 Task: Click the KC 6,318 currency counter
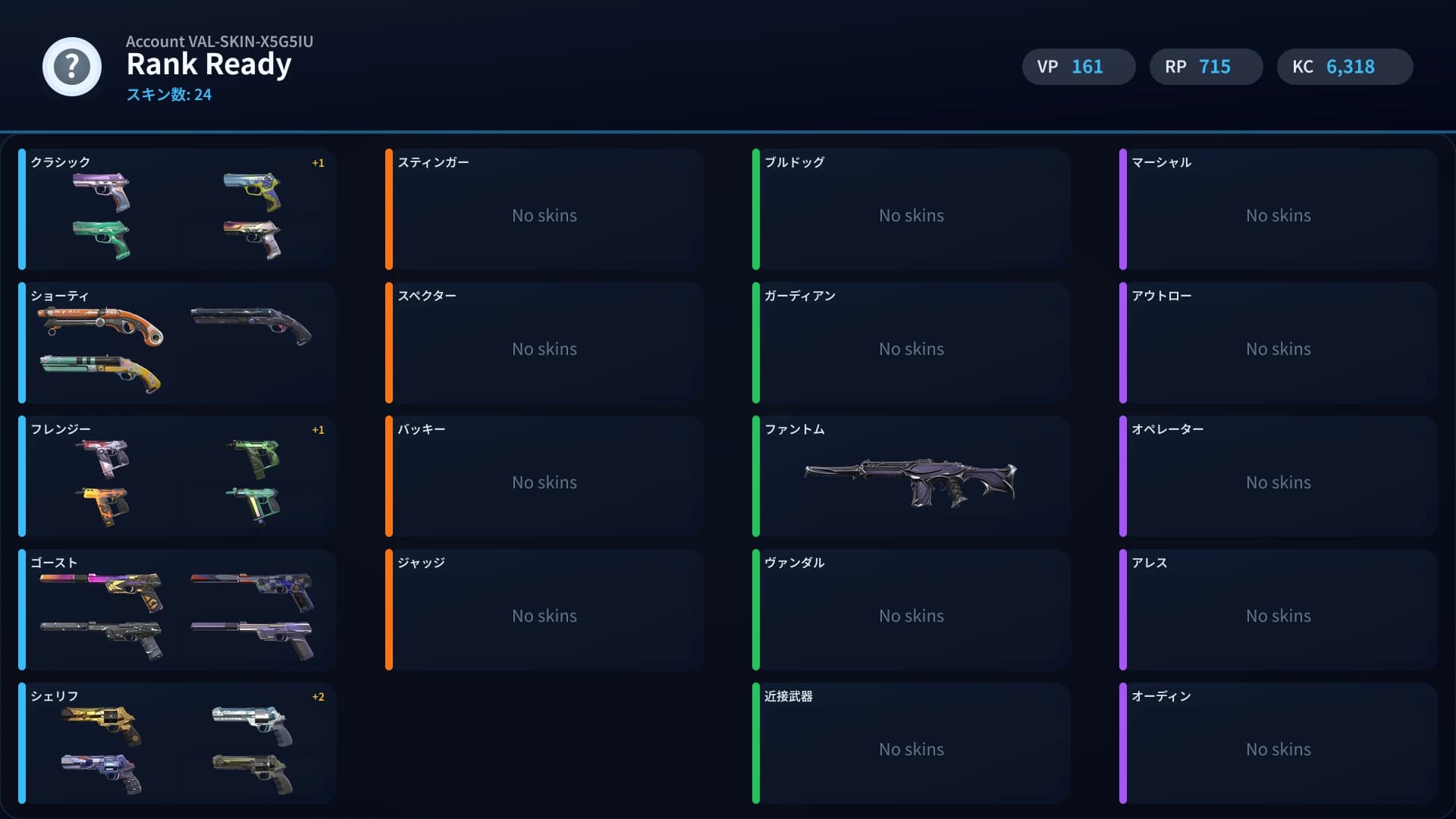tap(1345, 67)
